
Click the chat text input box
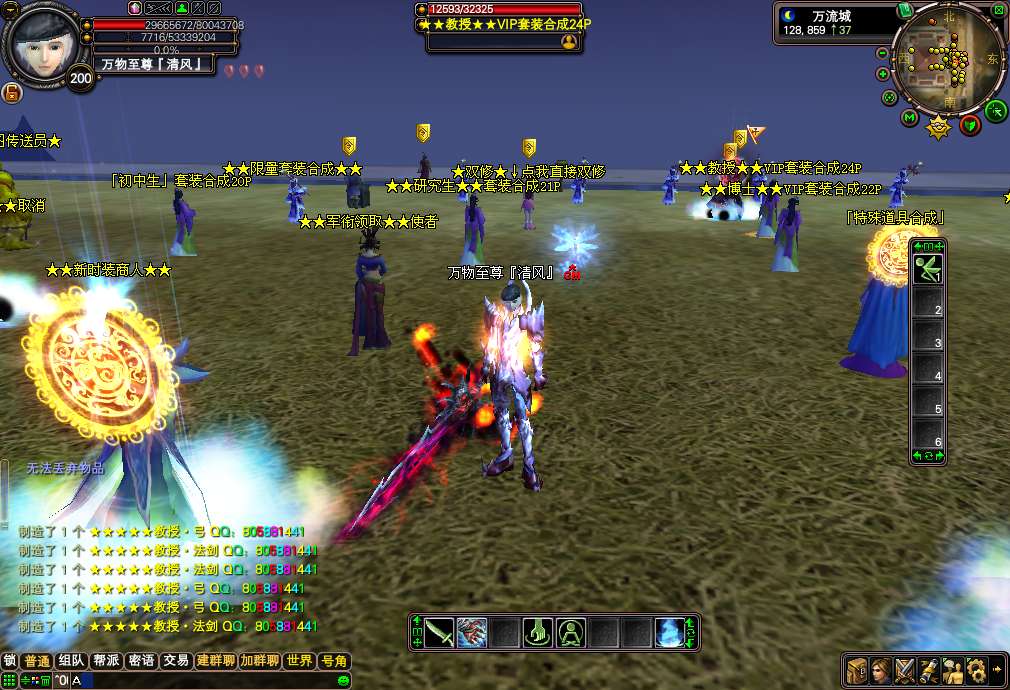[x=200, y=680]
